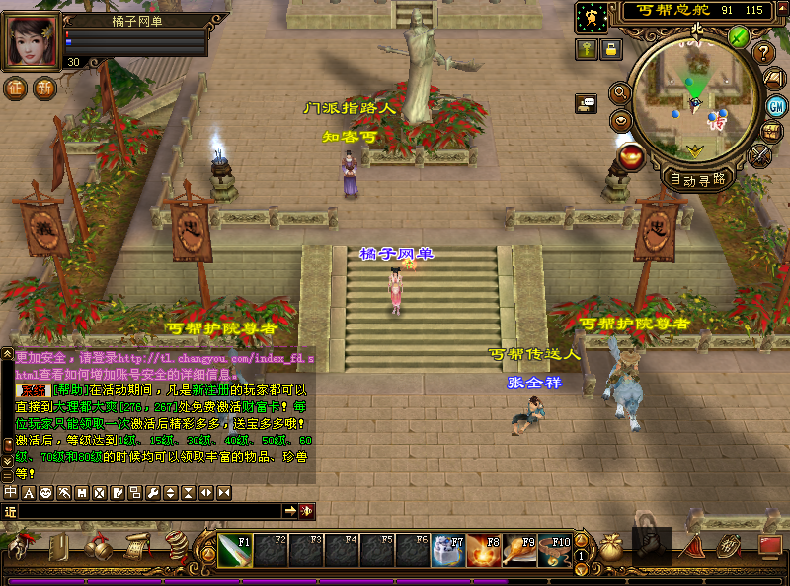Use the F10 belt item slot
The height and width of the screenshot is (586, 790).
coord(554,551)
